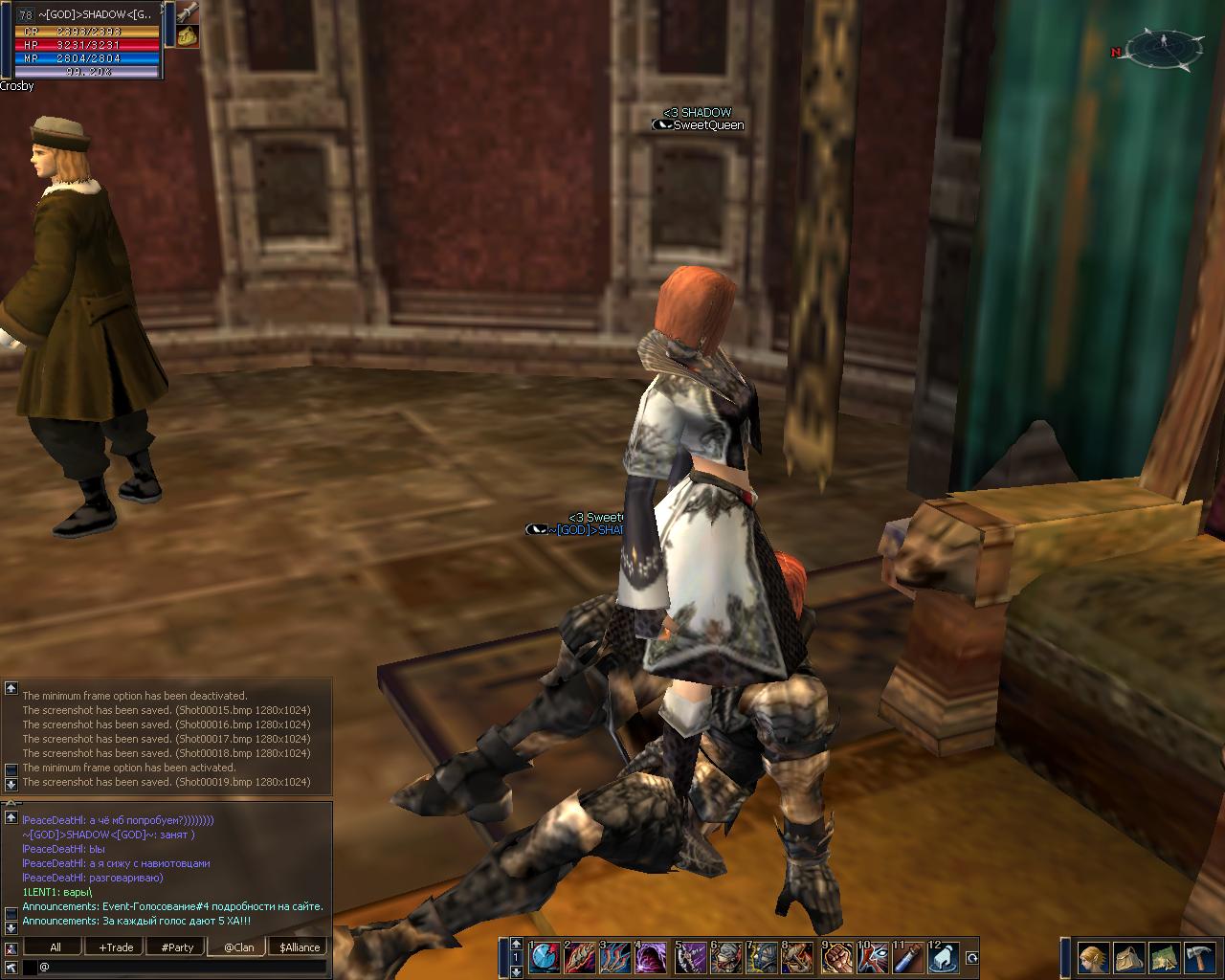
Task: Click the hotbar rotate button
Action: coord(972,957)
